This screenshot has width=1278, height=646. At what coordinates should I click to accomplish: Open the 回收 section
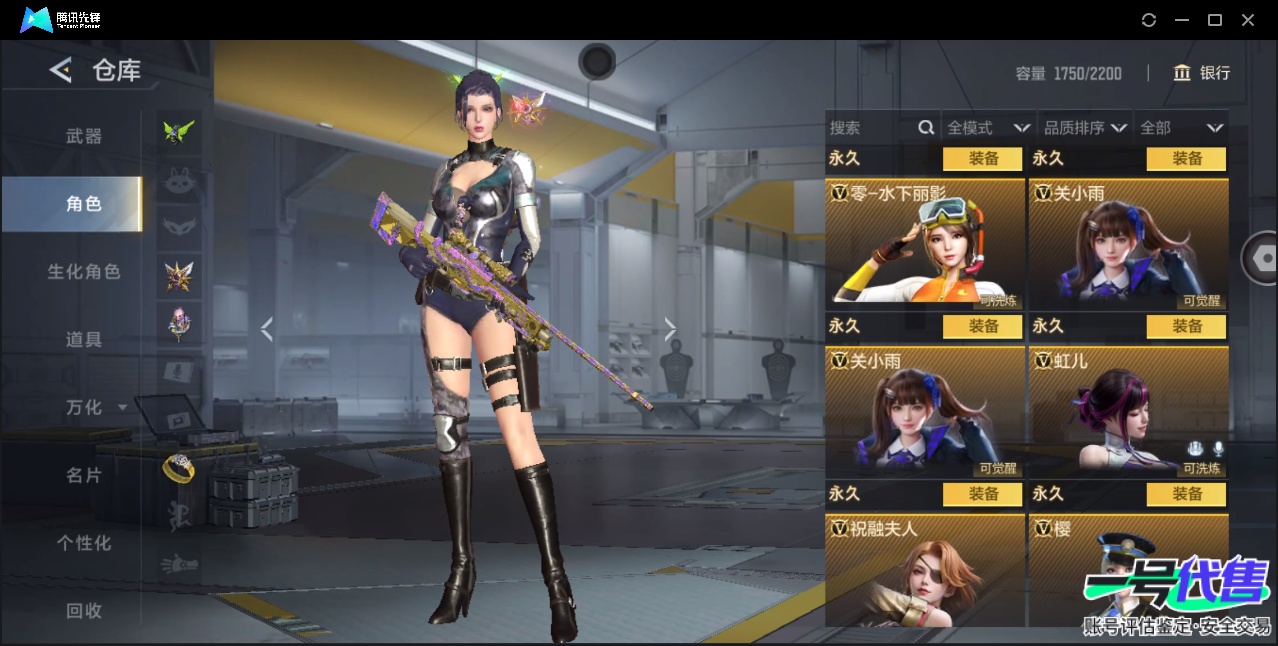pos(84,610)
